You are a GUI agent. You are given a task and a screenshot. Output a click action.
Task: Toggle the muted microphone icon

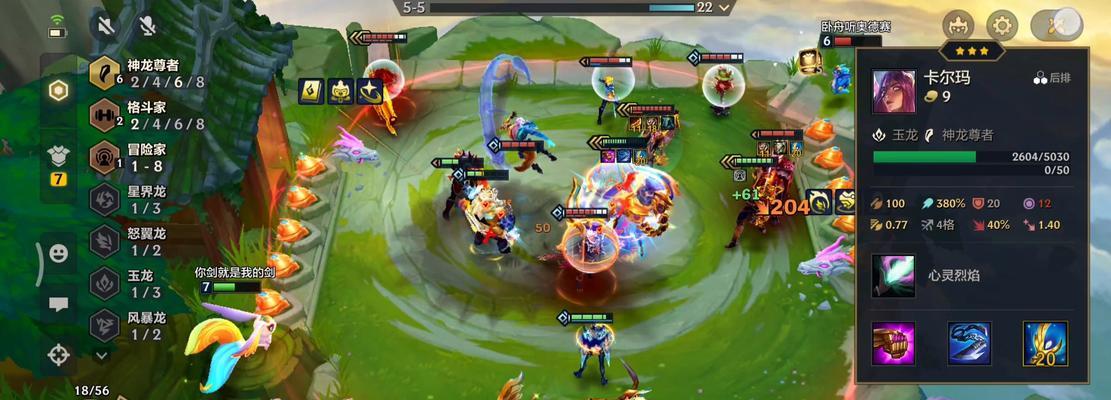tap(147, 25)
